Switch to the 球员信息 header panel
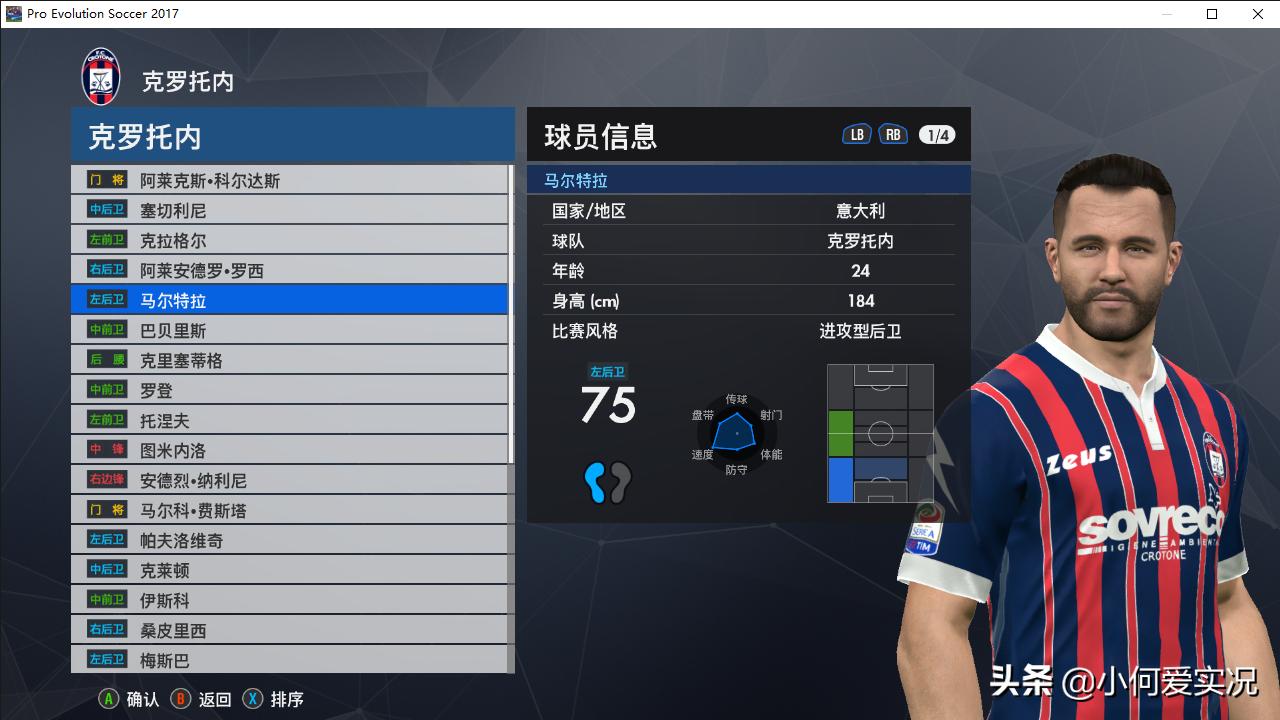 [599, 135]
